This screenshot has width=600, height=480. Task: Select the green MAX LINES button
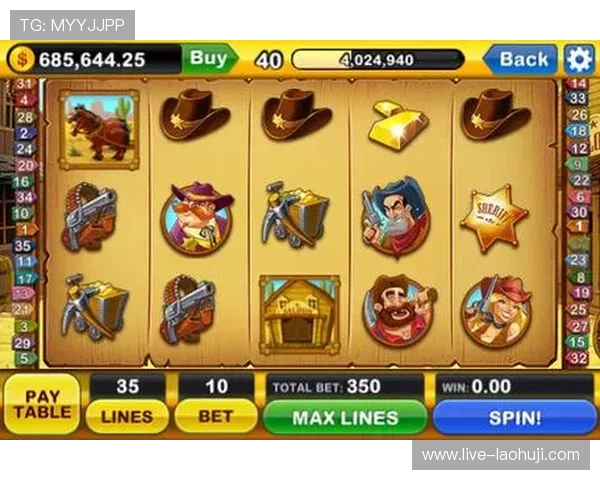pyautogui.click(x=345, y=417)
